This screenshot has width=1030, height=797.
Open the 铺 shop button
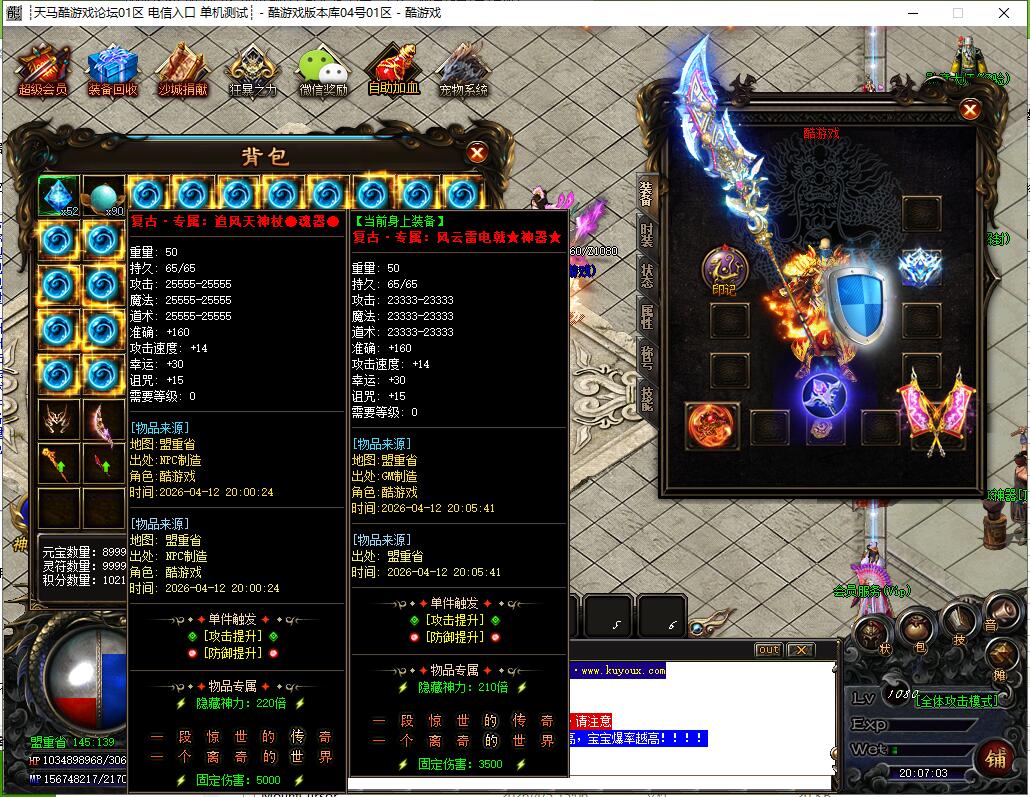(994, 758)
